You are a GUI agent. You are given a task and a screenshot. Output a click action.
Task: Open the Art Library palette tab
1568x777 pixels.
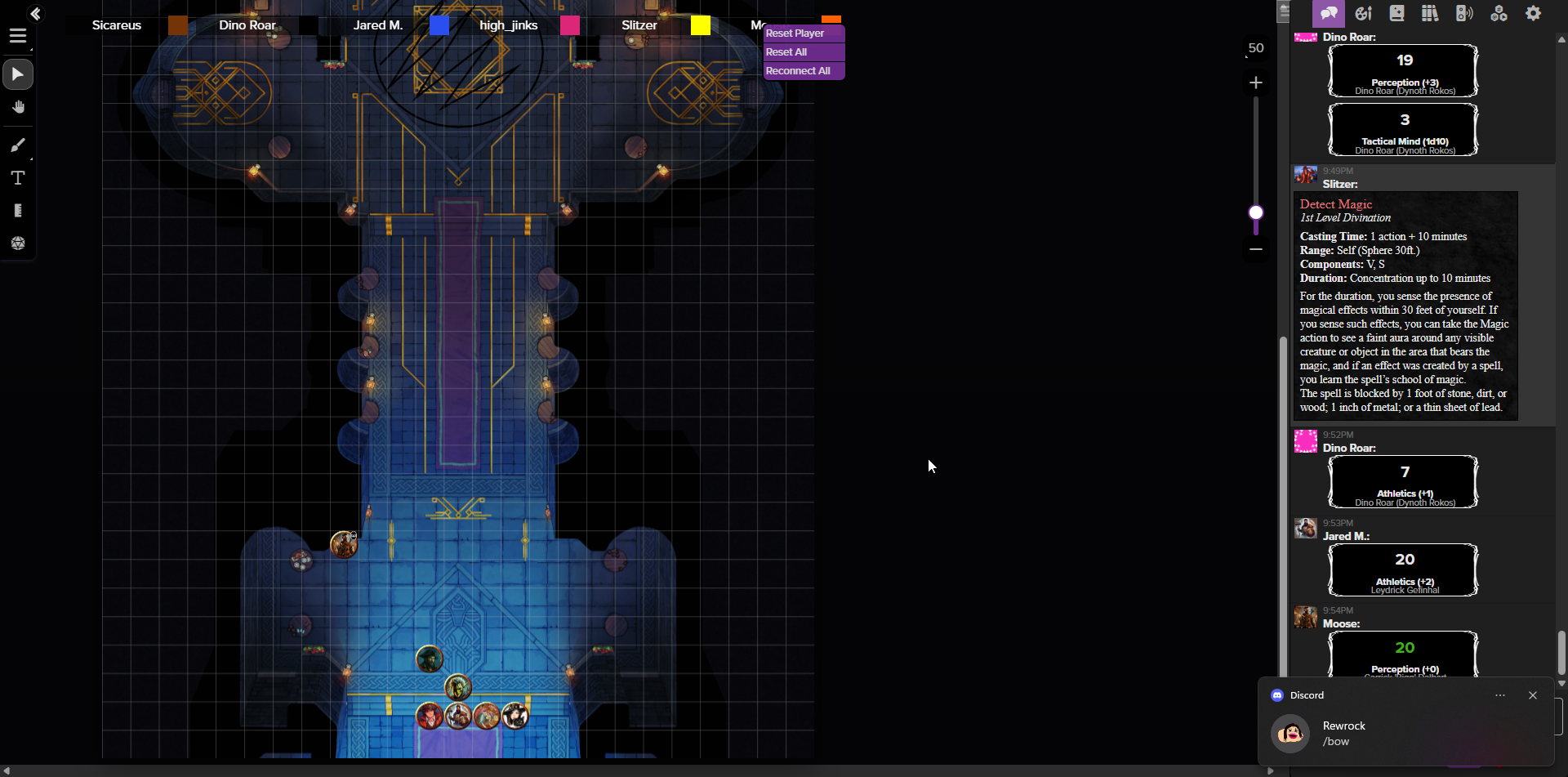pyautogui.click(x=1363, y=13)
